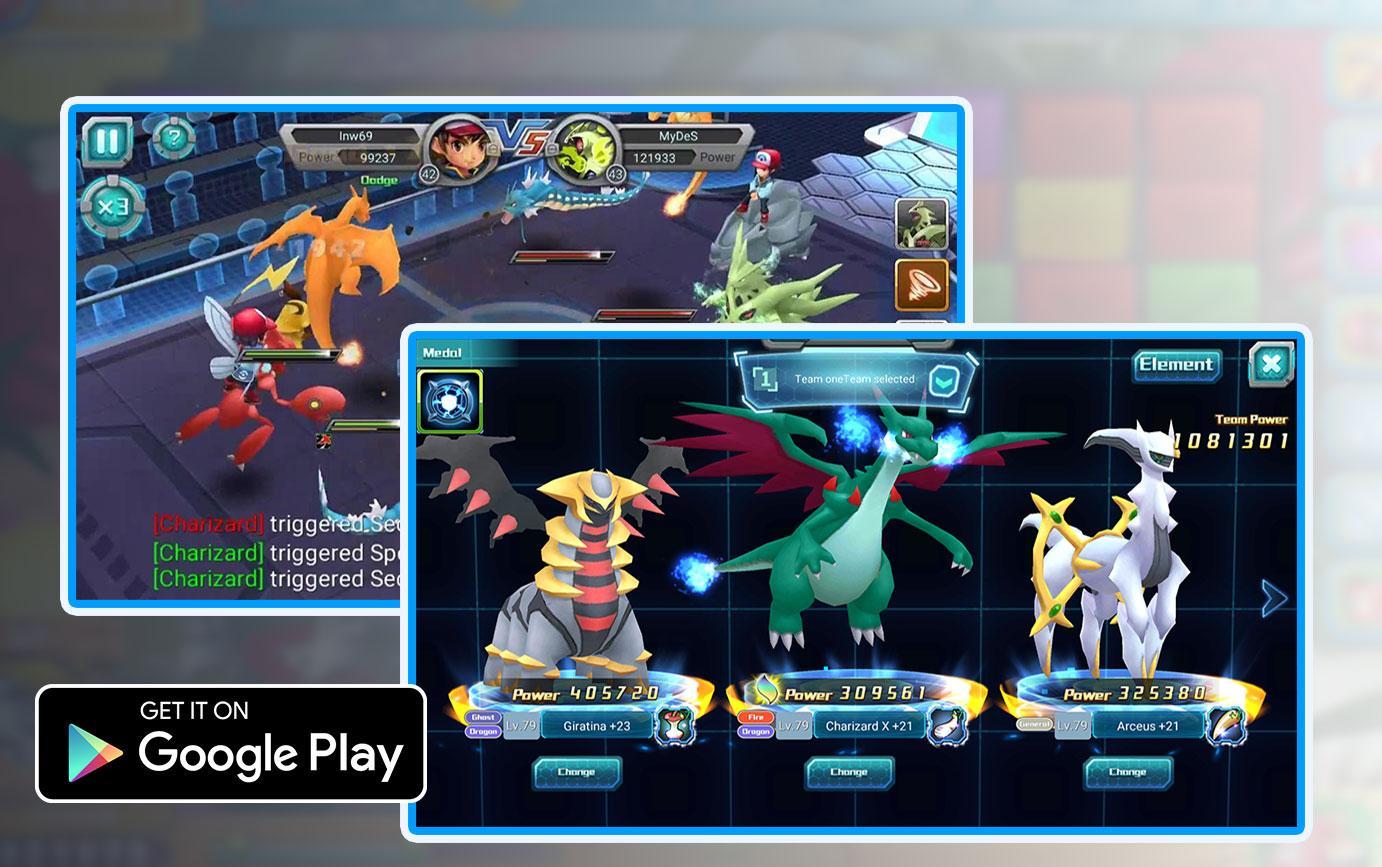Tap the glowing emblem icon next to Medal

click(450, 400)
